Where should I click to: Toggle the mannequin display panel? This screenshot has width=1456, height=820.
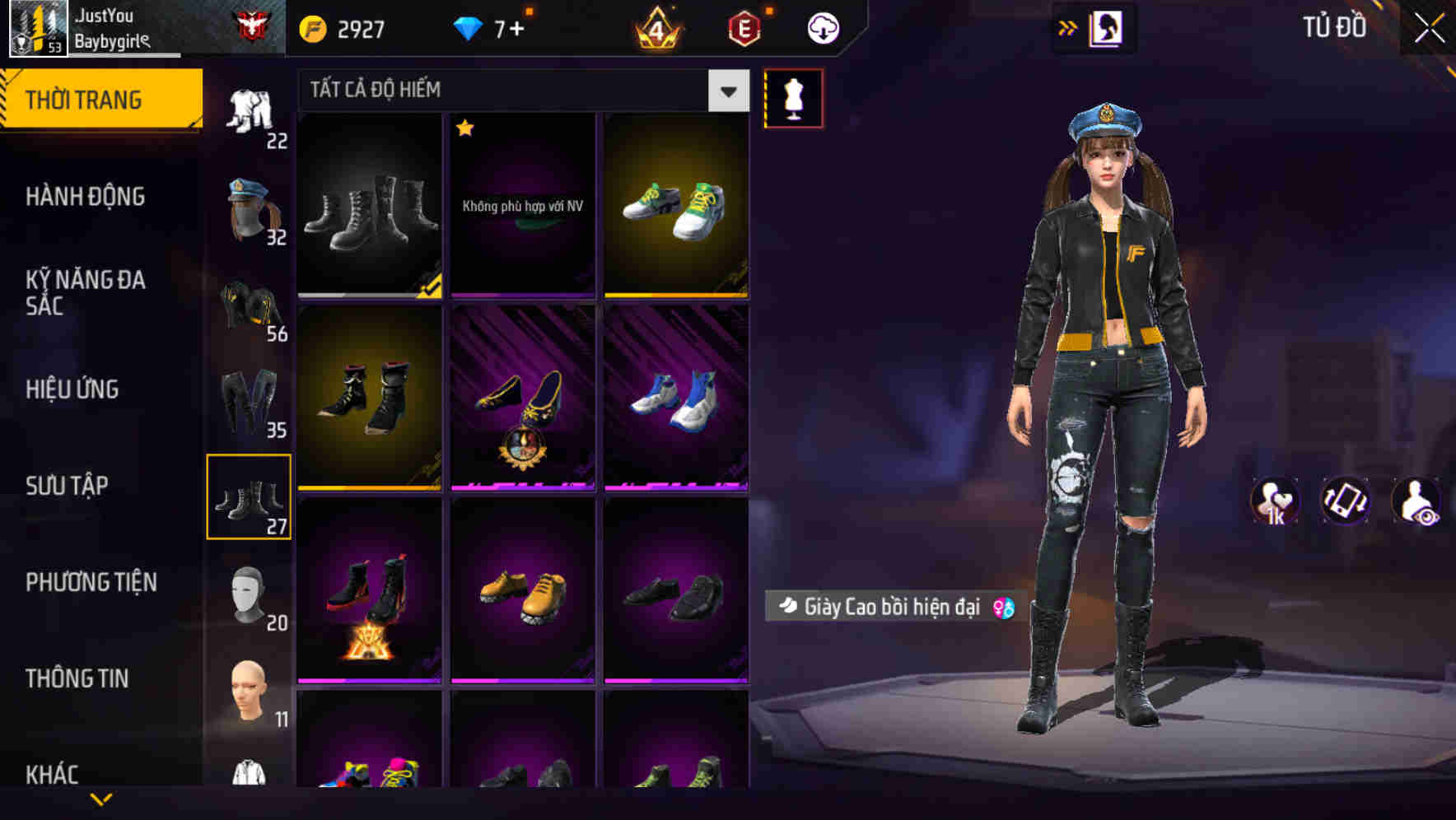click(x=793, y=97)
